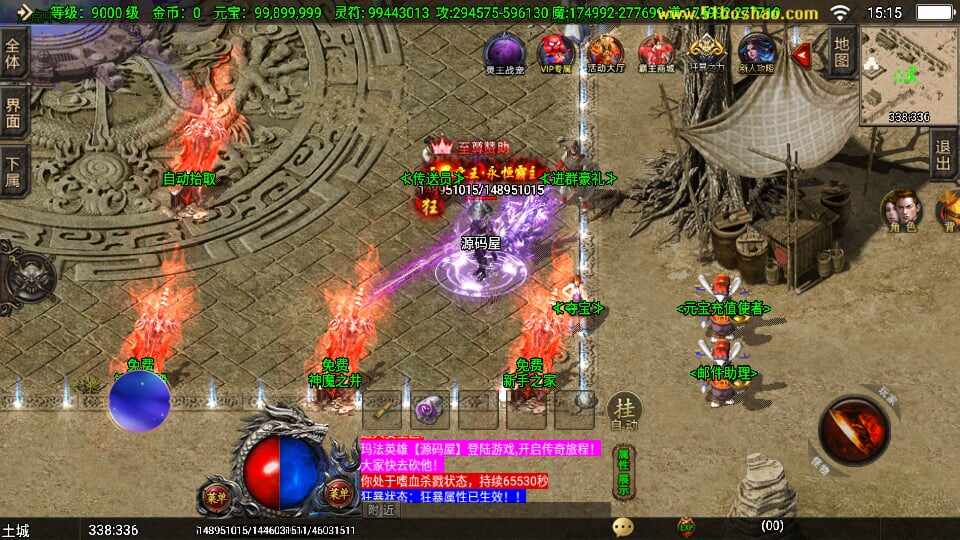Open the winged gold emblem icon

706,53
